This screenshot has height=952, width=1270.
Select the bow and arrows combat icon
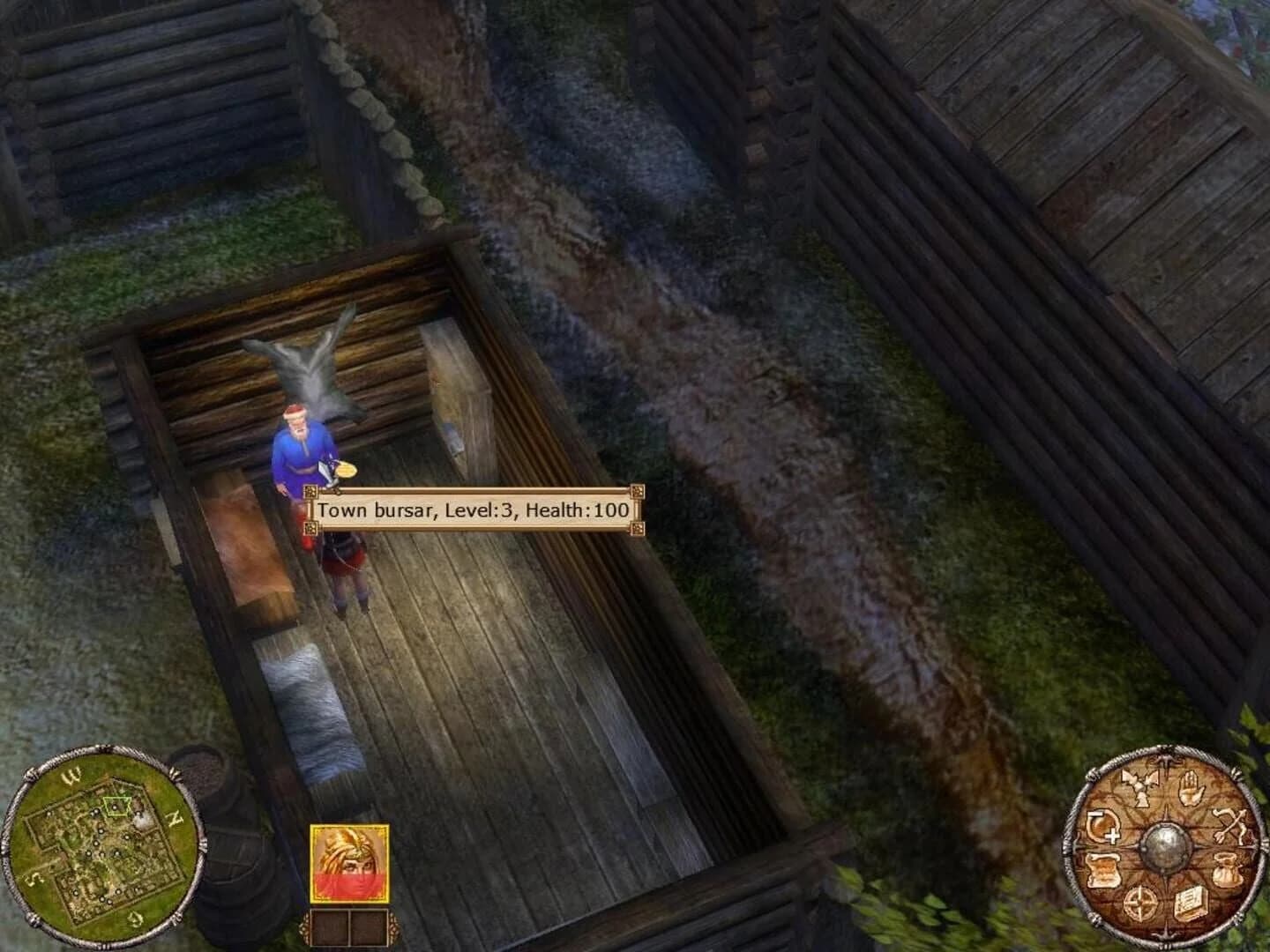(1230, 824)
